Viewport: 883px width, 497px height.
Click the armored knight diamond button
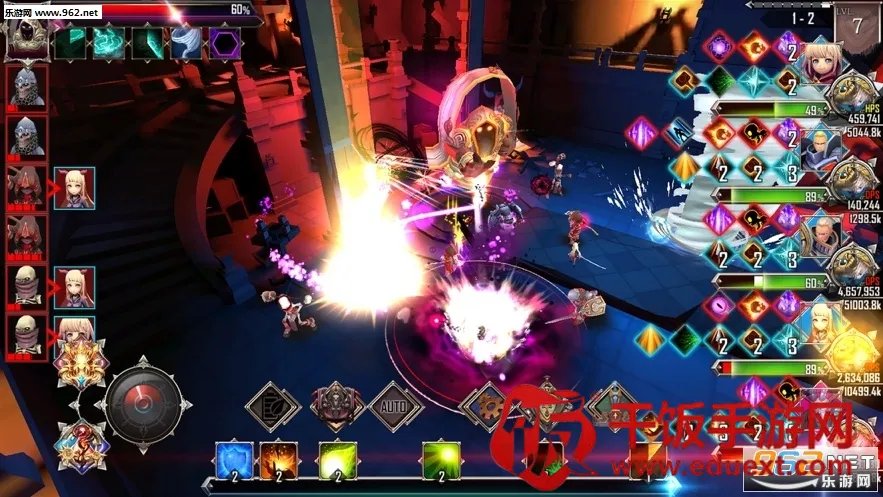click(x=336, y=407)
